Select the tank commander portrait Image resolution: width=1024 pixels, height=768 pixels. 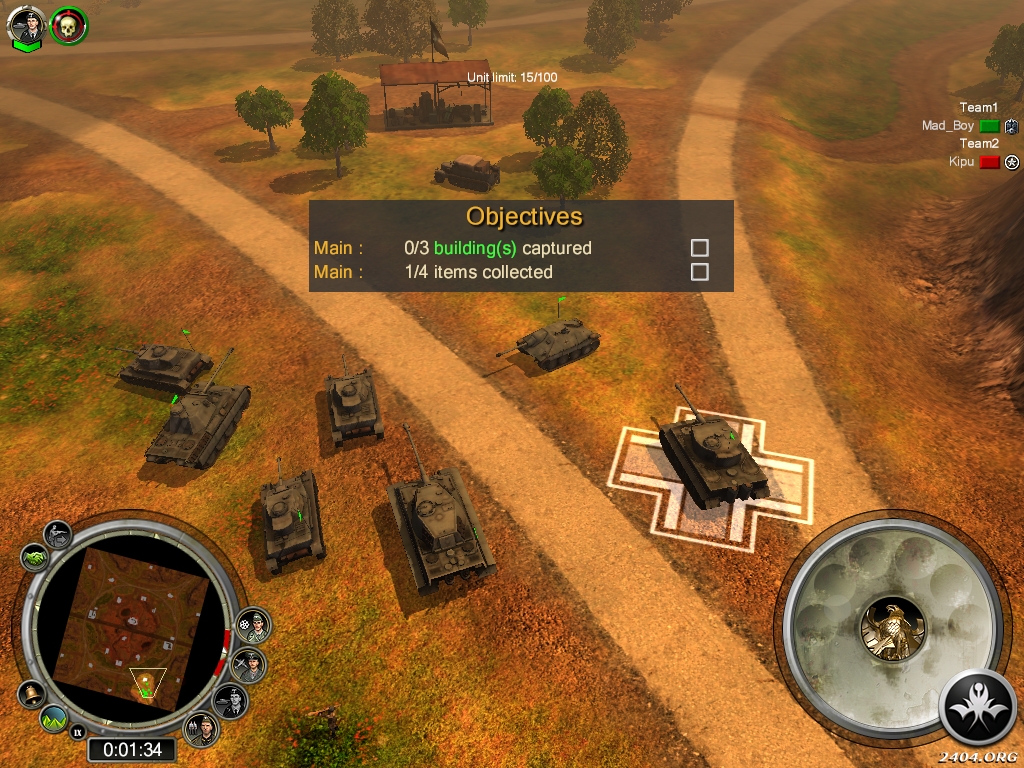click(27, 25)
